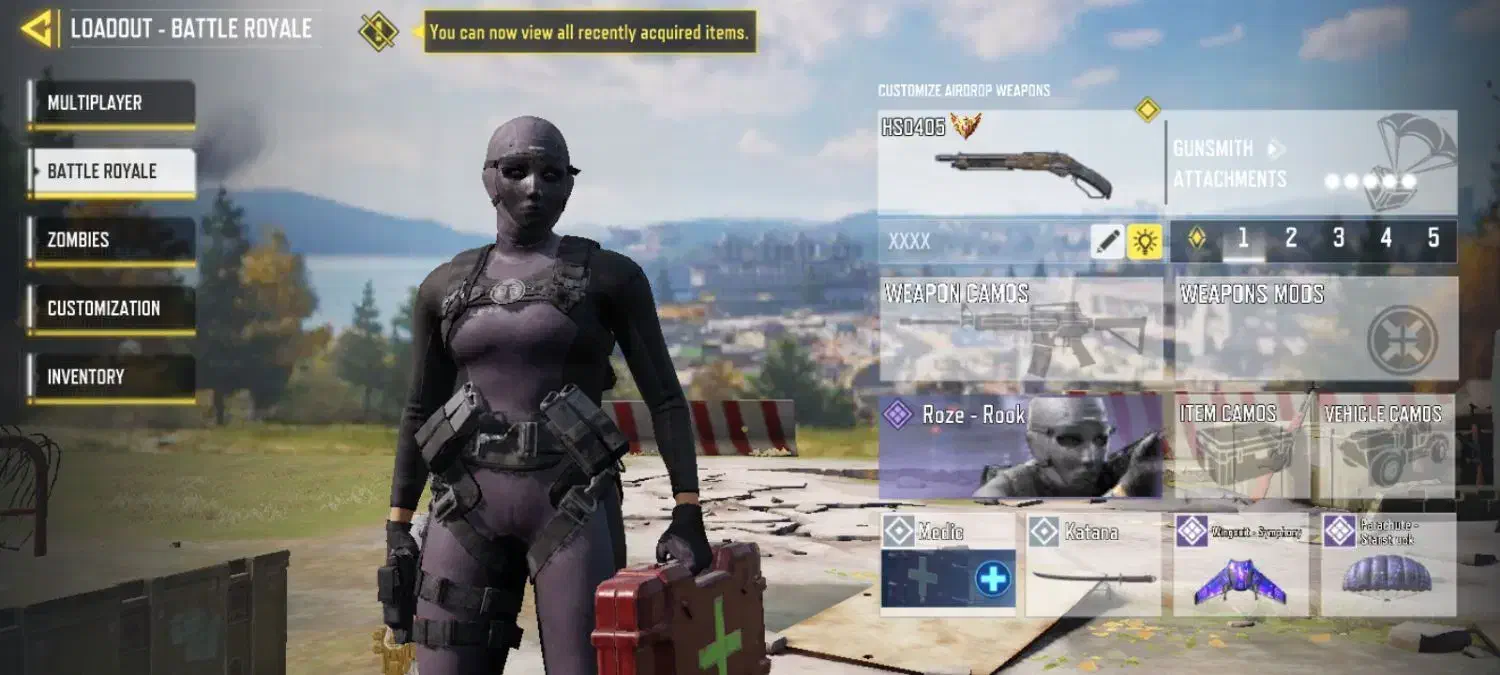Go back using the yellow arrow
1500x675 pixels.
point(37,29)
